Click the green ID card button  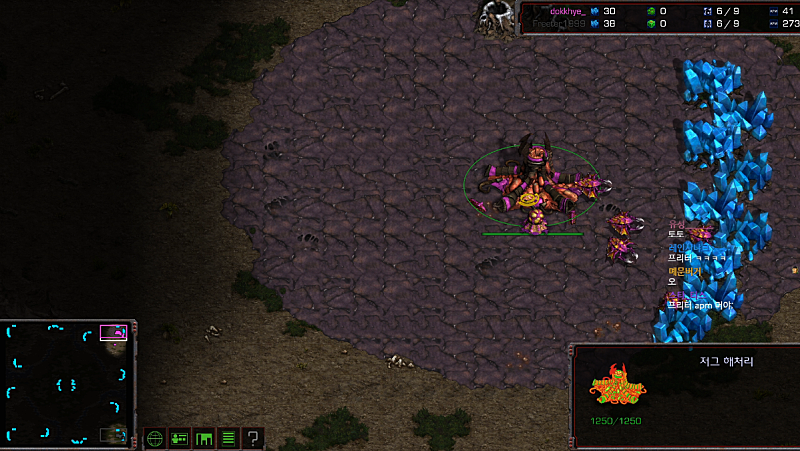pos(179,438)
